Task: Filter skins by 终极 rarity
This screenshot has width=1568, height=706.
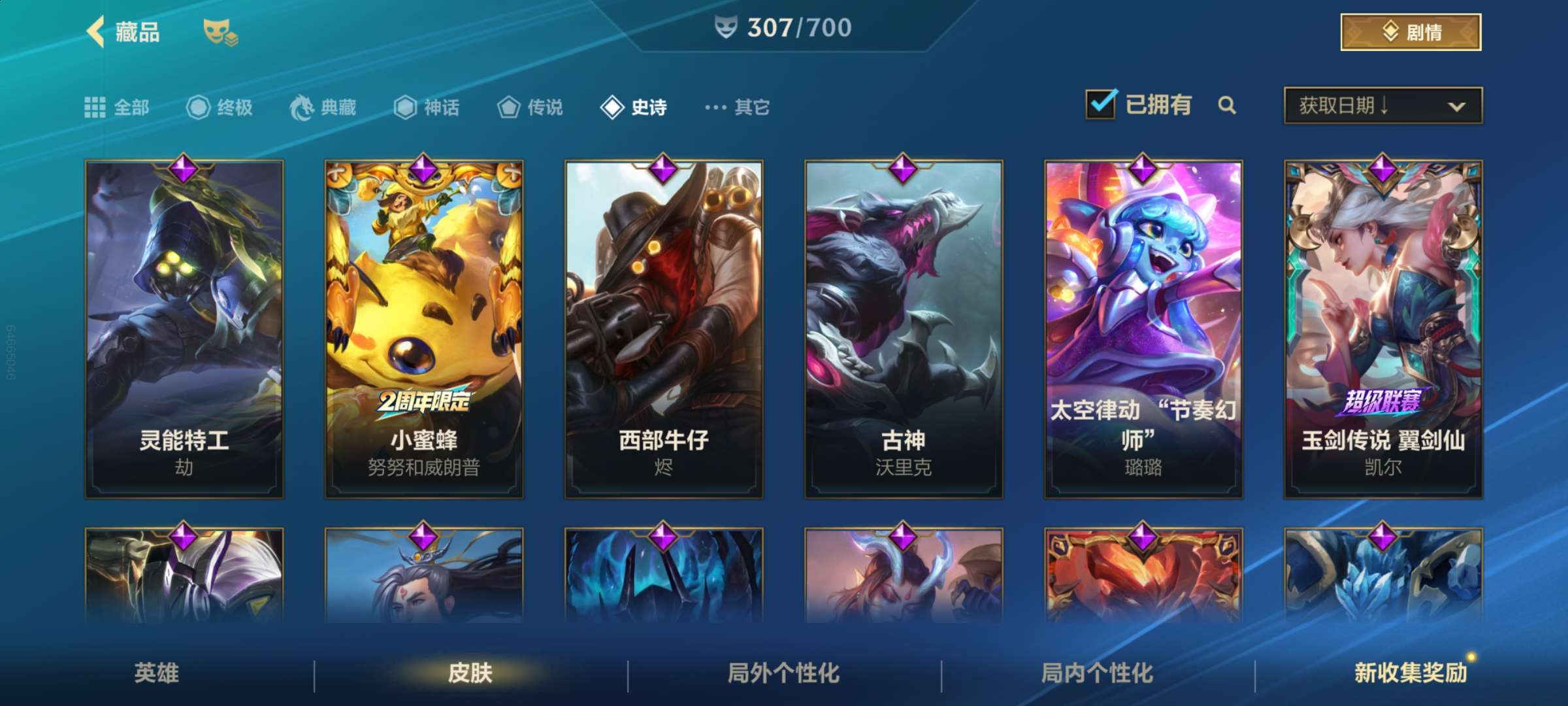Action: pos(220,107)
